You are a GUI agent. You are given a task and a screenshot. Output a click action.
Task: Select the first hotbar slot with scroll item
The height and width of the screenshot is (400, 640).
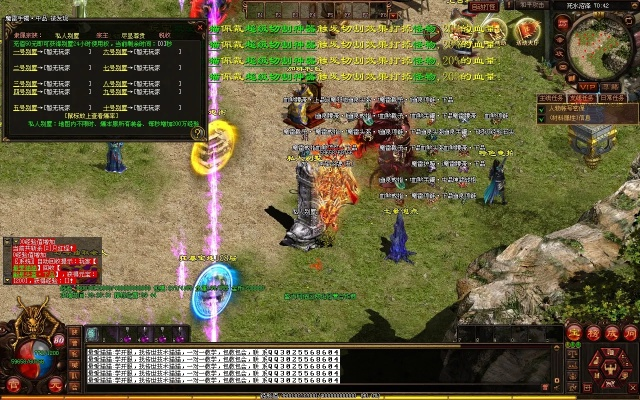click(x=92, y=334)
